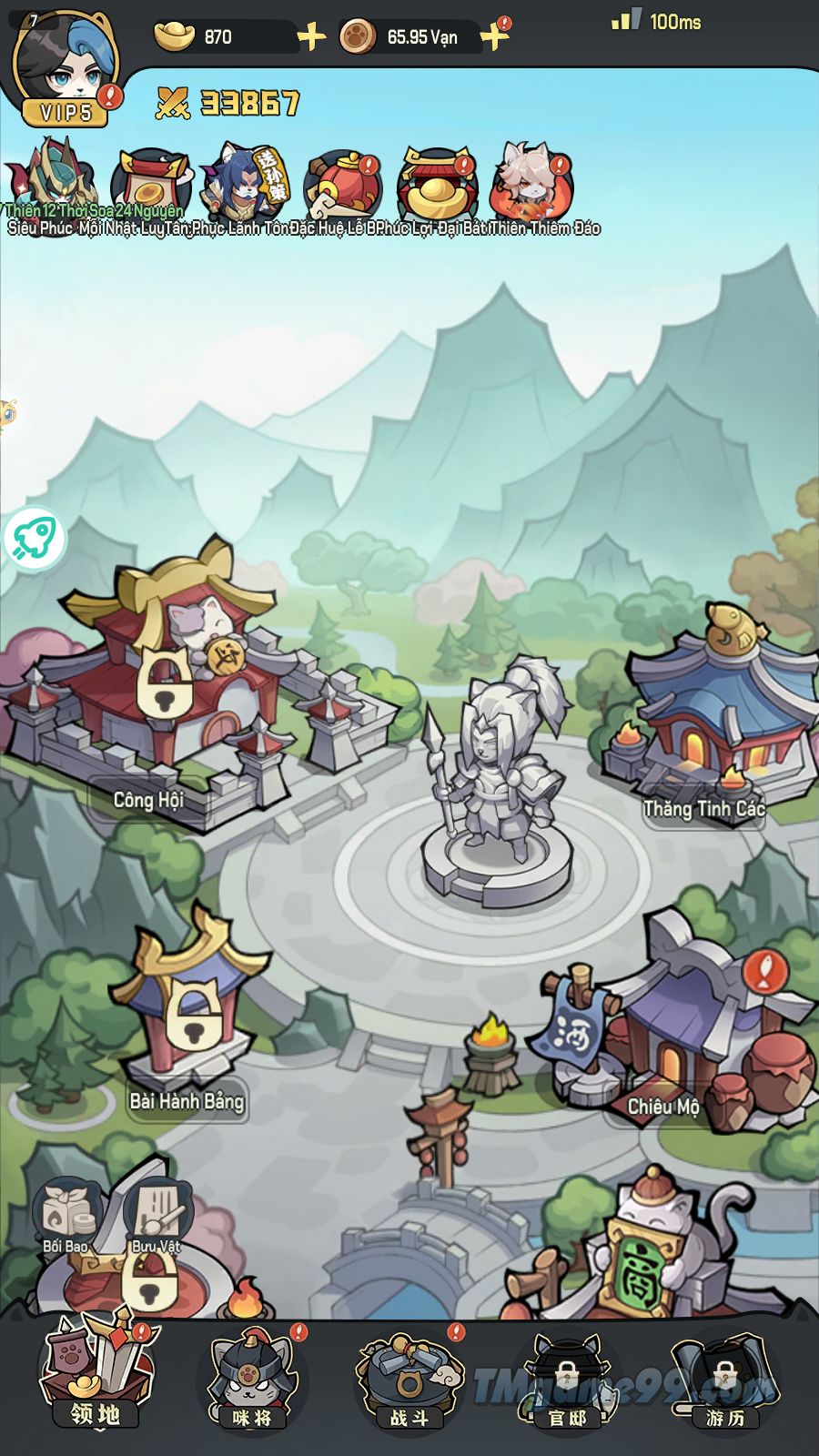Tap the rocket boost icon
This screenshot has height=1456, width=819.
35,538
